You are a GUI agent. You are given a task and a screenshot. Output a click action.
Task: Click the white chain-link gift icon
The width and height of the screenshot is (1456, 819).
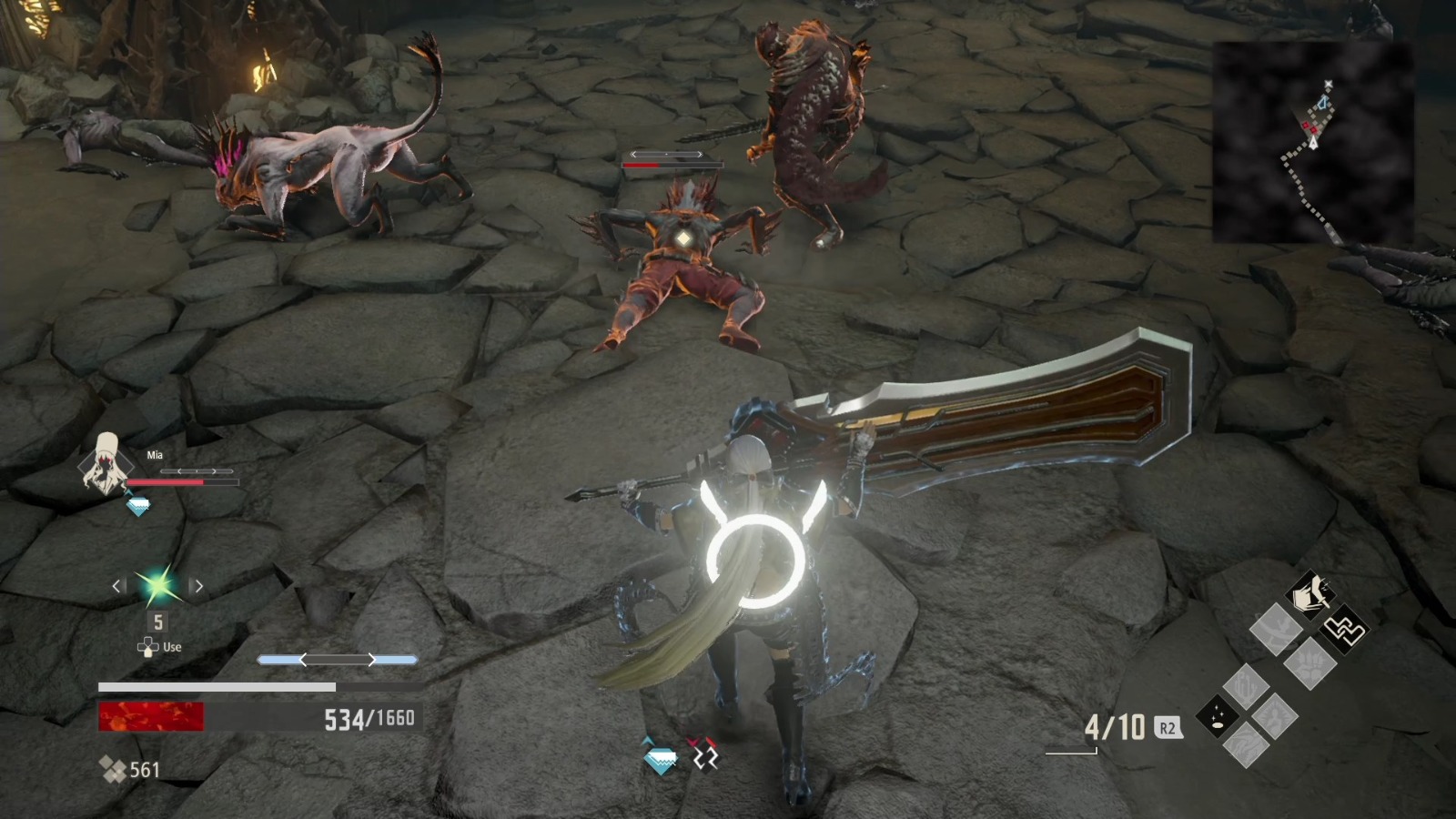tap(1346, 630)
